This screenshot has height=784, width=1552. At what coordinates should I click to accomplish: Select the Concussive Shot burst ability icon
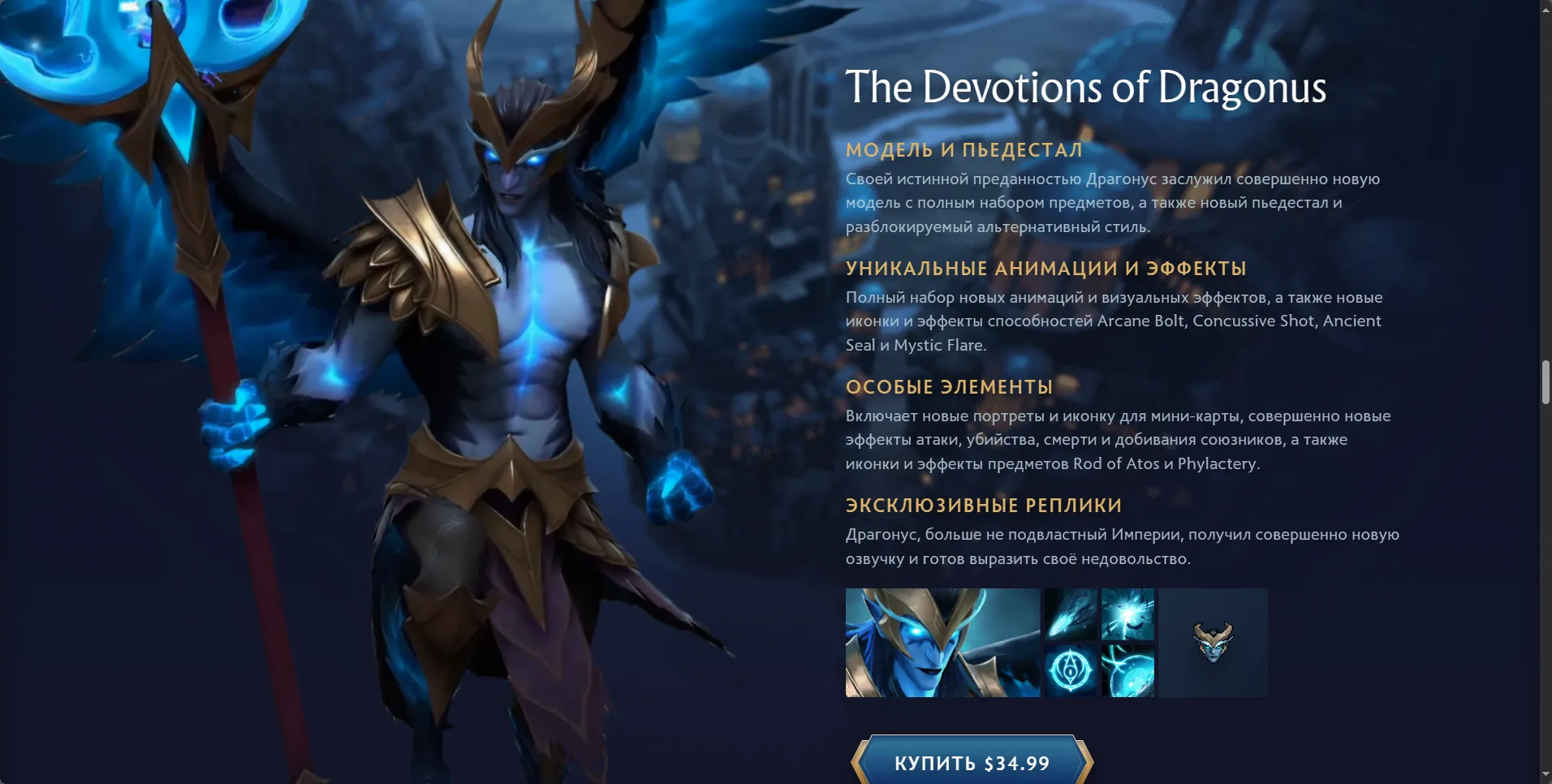(1127, 614)
